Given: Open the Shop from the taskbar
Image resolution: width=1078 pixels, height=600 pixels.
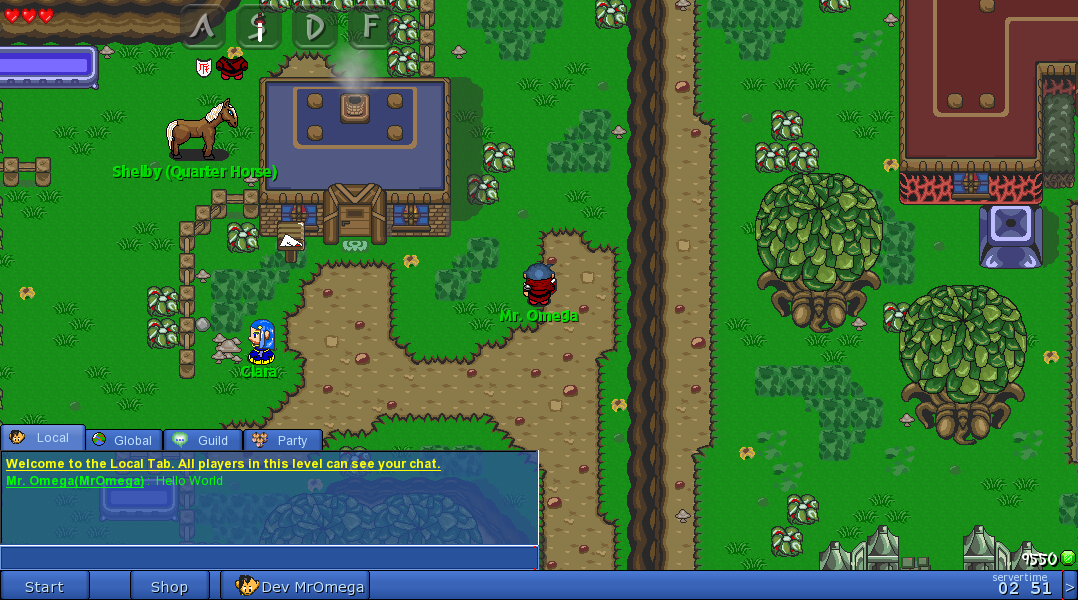Looking at the screenshot, I should coord(169,586).
